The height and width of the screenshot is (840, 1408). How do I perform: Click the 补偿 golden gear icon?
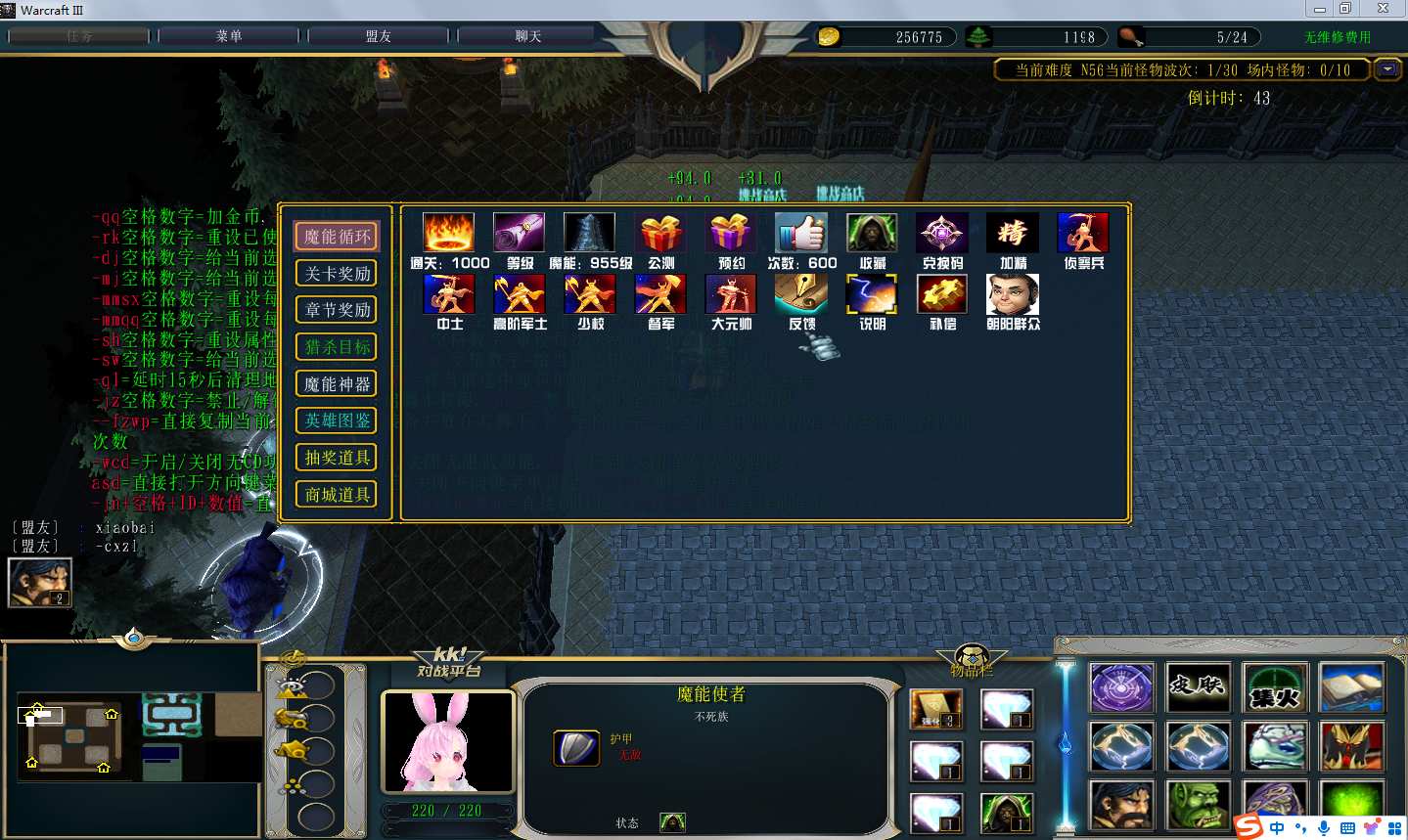tap(941, 294)
